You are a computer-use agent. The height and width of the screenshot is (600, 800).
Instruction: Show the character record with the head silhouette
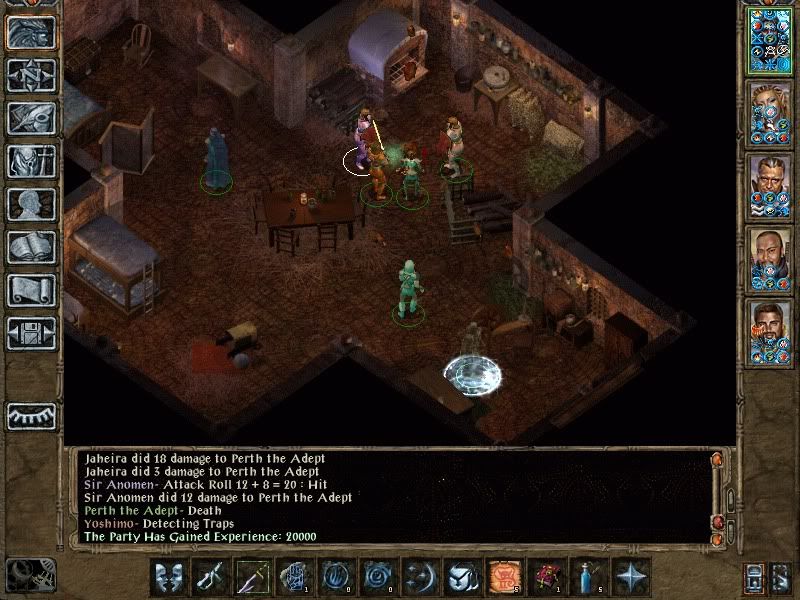31,204
